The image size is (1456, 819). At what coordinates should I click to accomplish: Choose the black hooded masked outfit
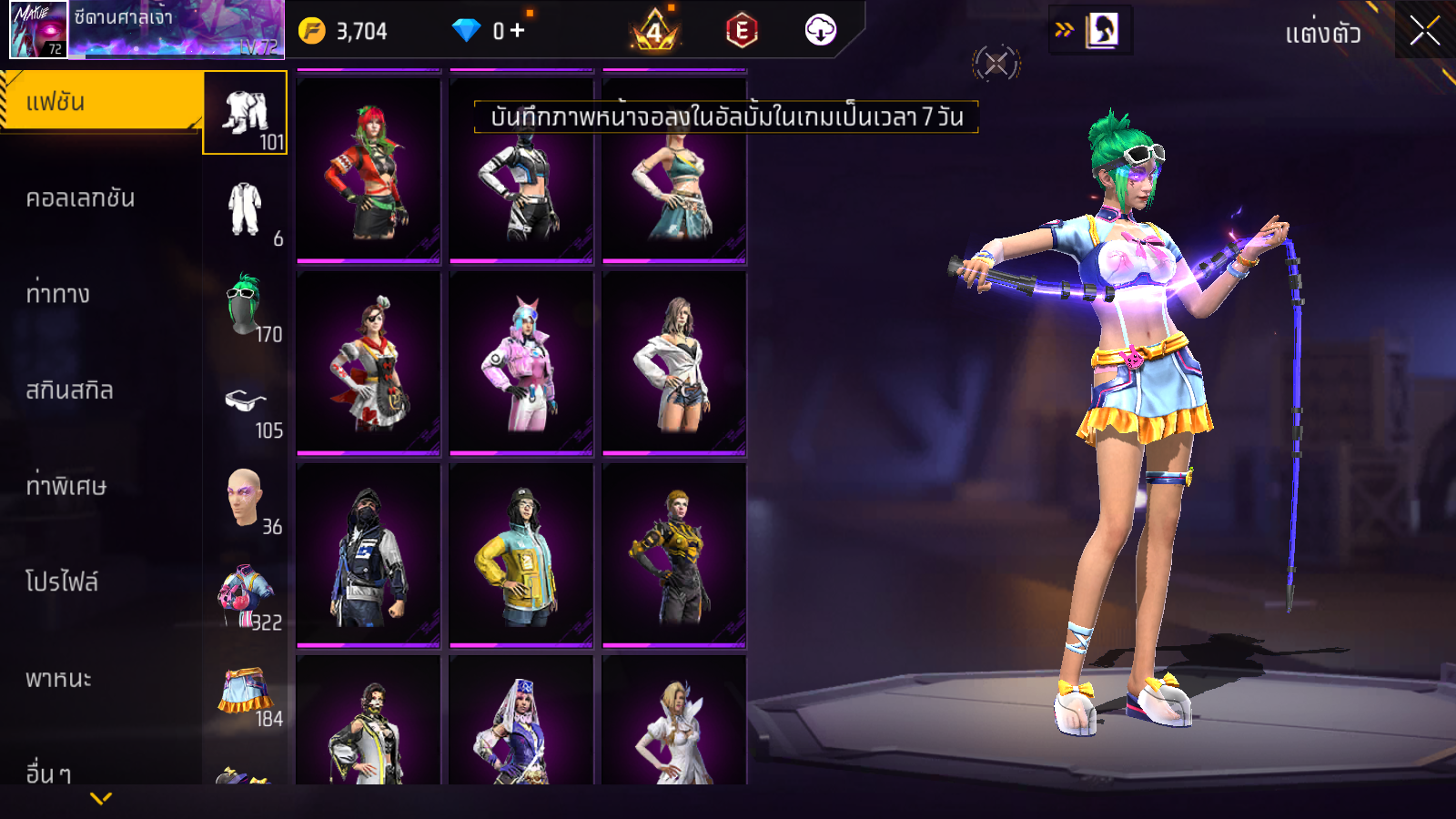(369, 555)
